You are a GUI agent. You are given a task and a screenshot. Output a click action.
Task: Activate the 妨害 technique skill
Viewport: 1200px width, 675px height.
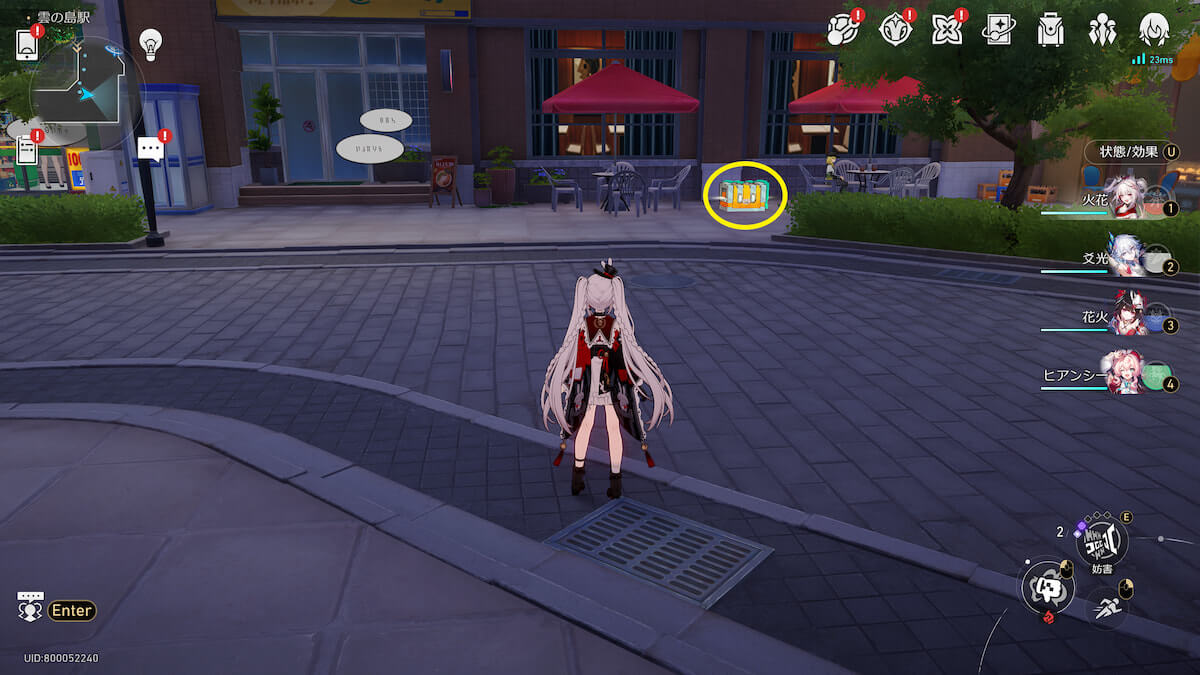[x=1101, y=541]
